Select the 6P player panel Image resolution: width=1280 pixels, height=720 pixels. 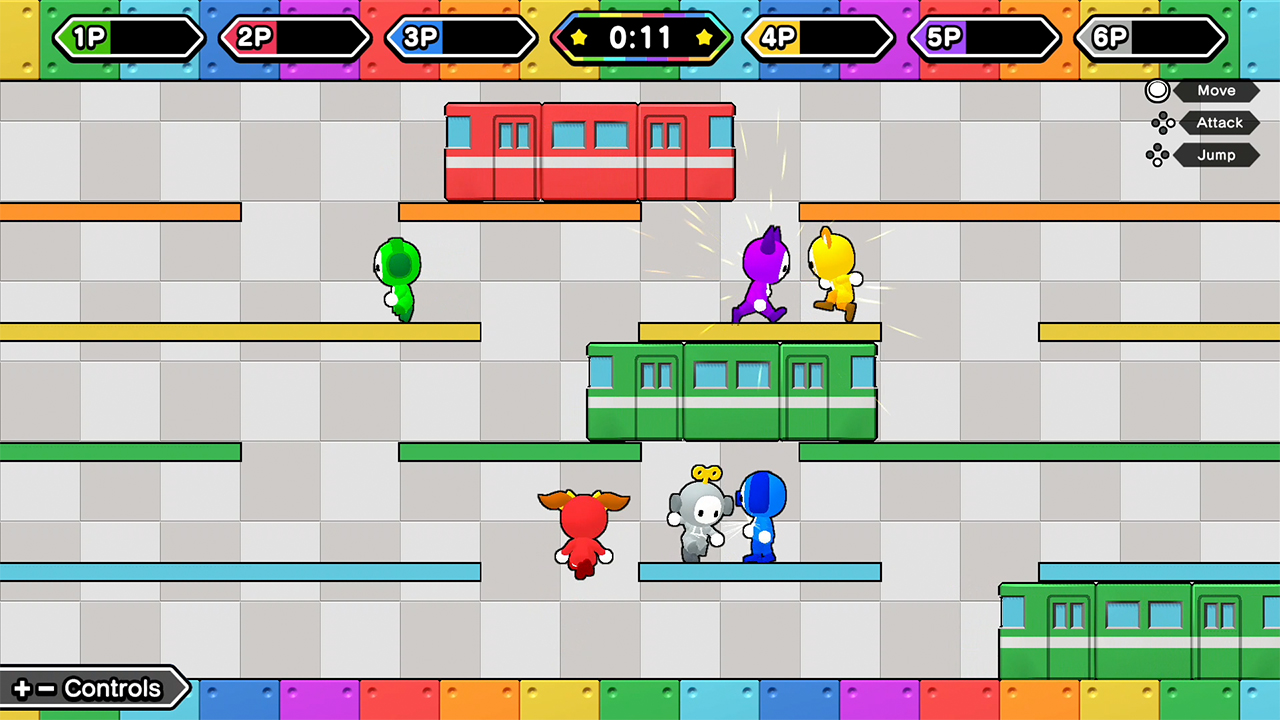tap(1151, 40)
